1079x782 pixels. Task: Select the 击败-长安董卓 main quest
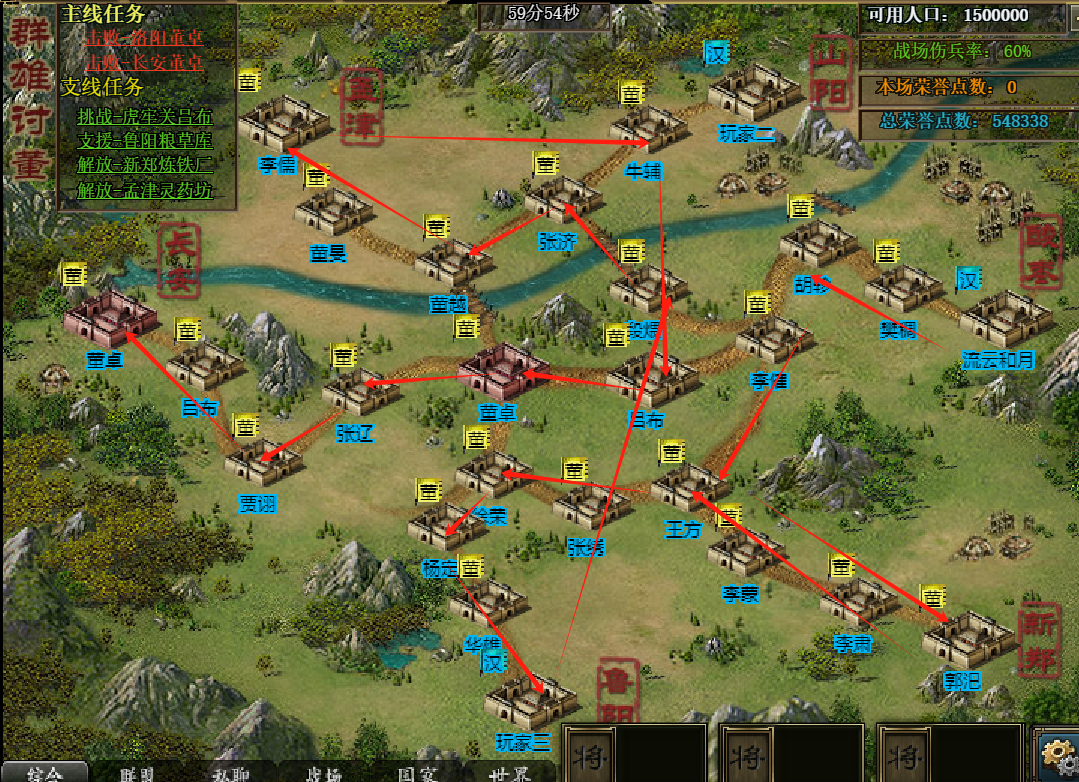tap(144, 62)
